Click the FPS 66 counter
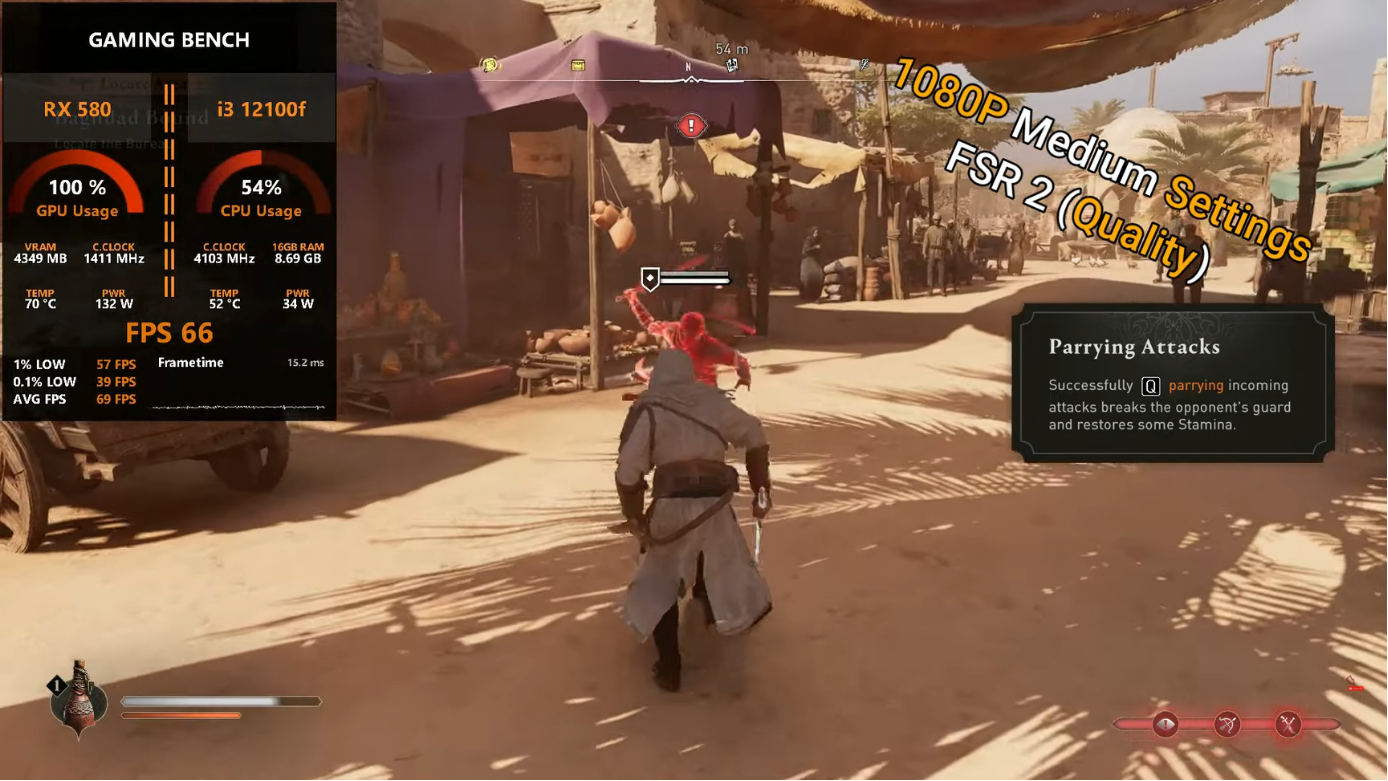Screen dimensions: 1388x781 [171, 332]
